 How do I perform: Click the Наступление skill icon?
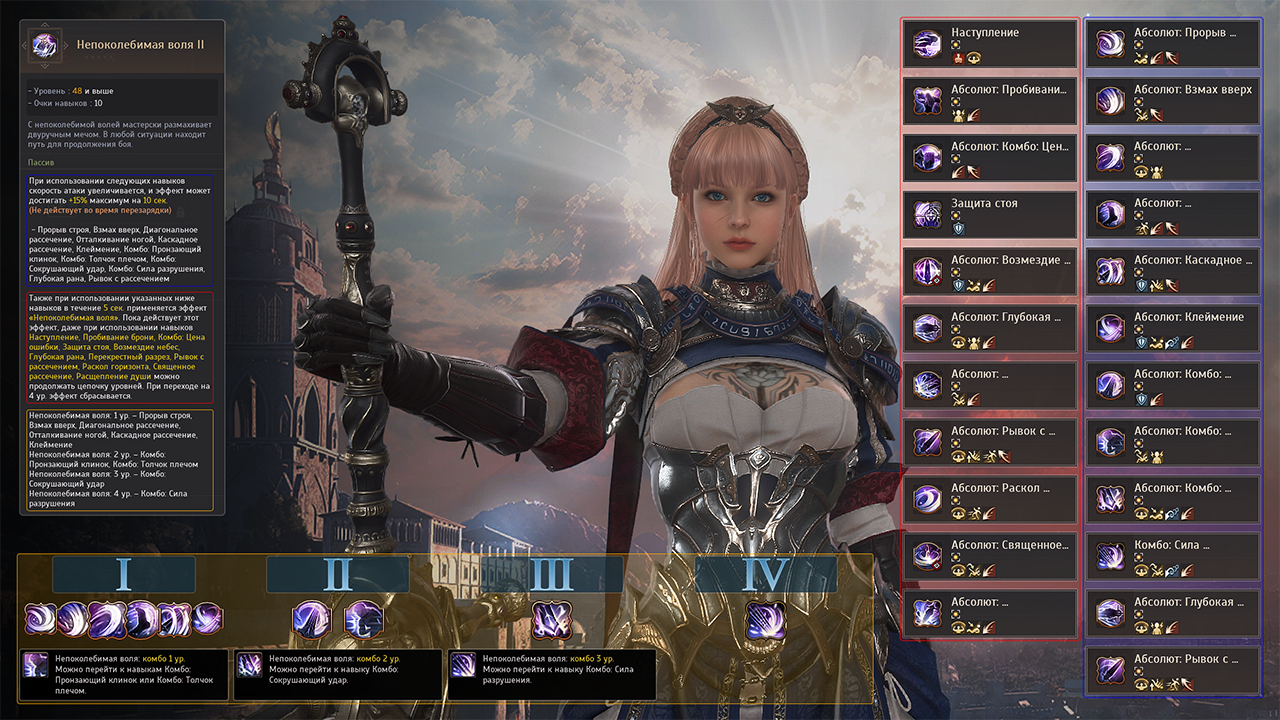(x=928, y=44)
